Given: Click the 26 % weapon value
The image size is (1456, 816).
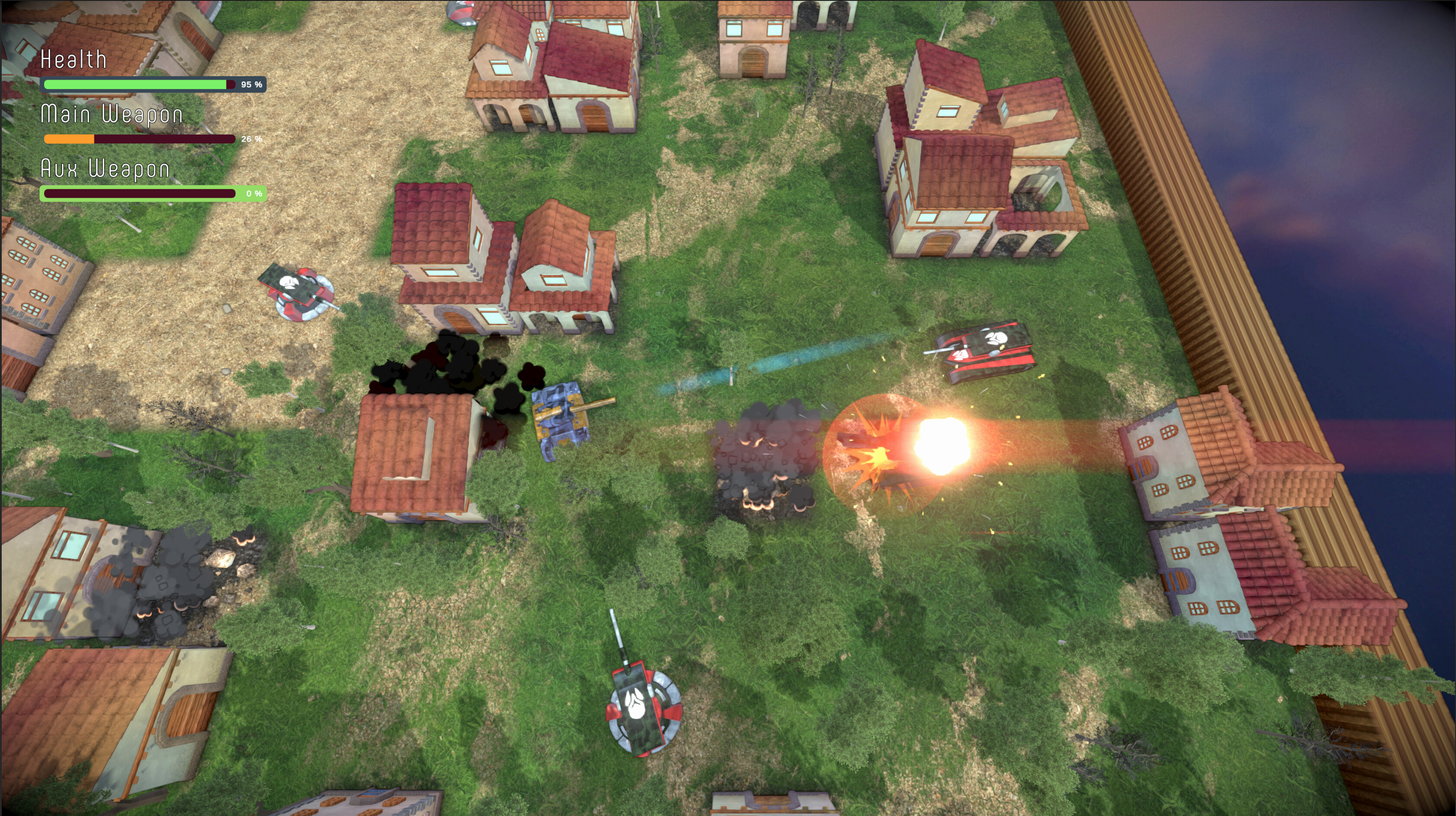Looking at the screenshot, I should tap(251, 139).
